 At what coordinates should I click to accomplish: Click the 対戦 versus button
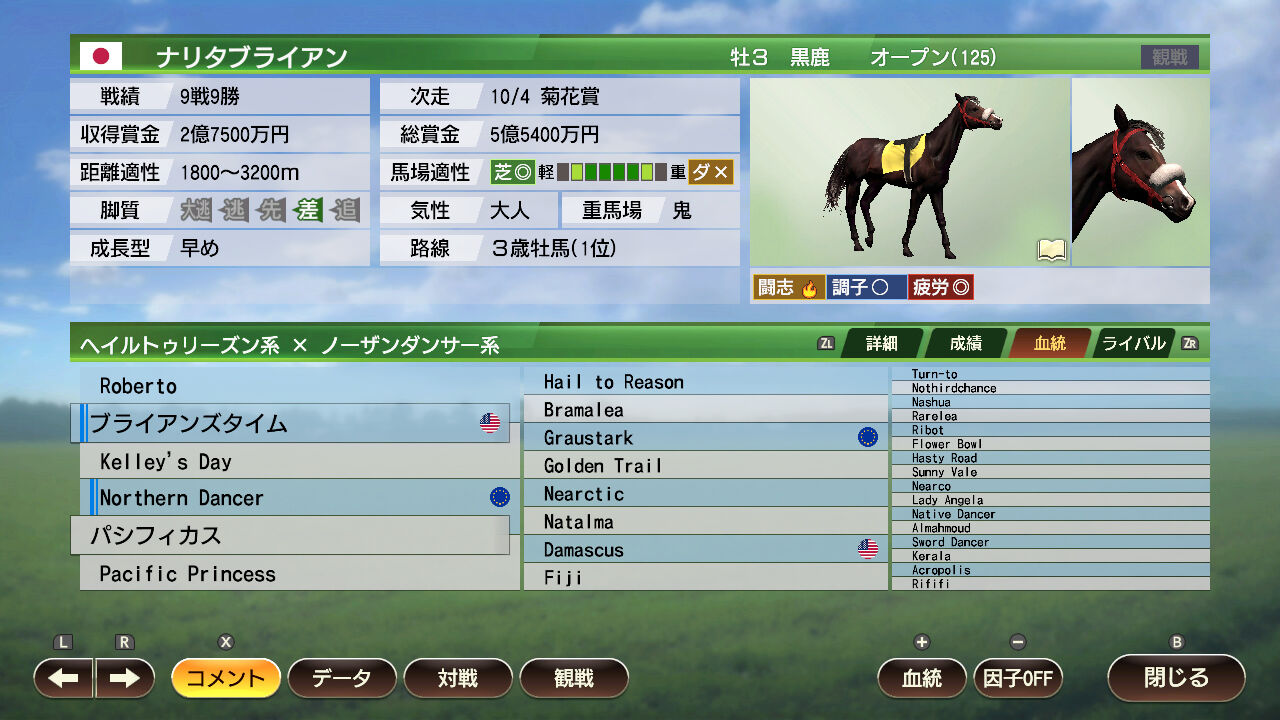(458, 678)
